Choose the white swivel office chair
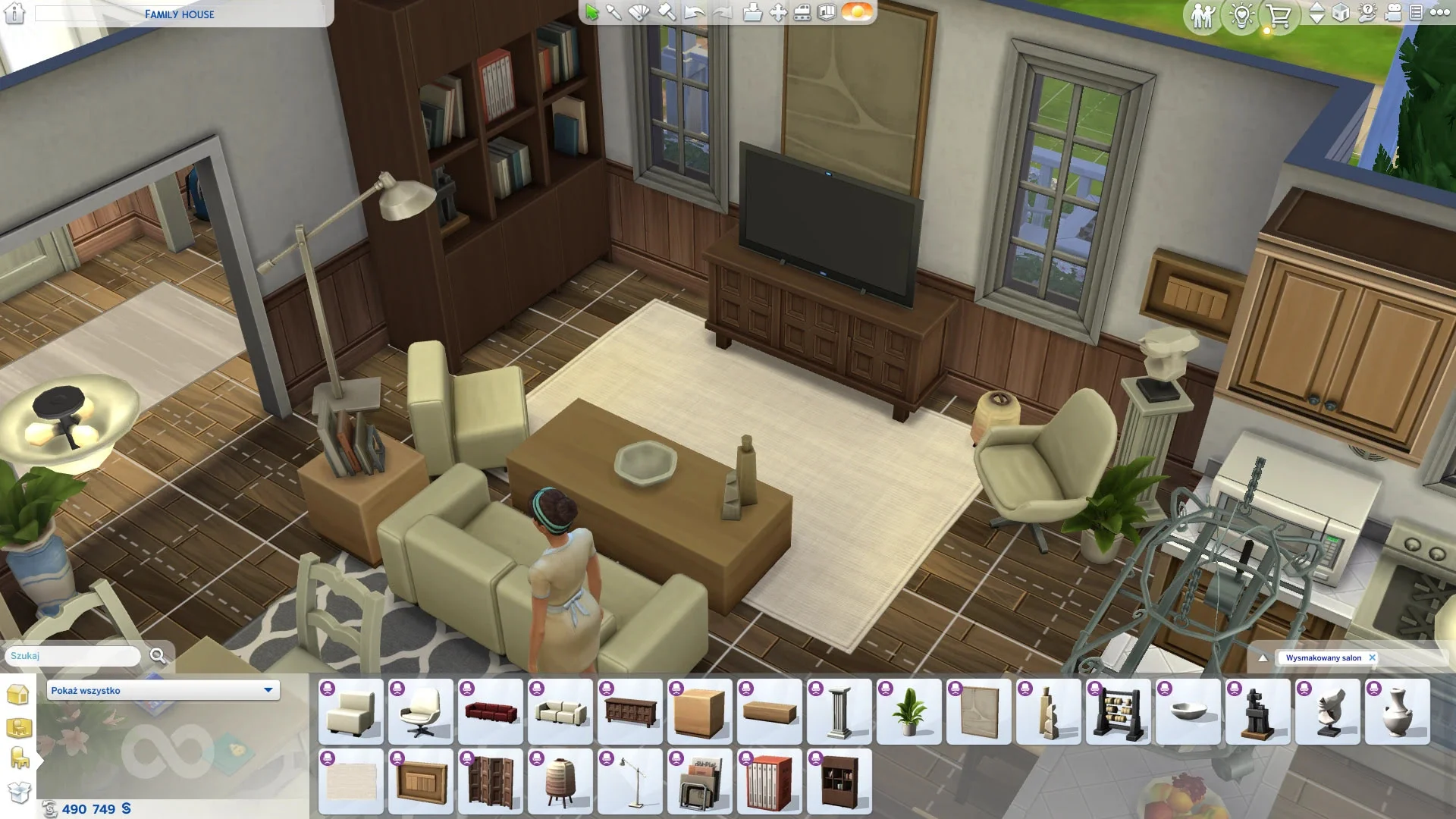1456x819 pixels. tap(420, 712)
